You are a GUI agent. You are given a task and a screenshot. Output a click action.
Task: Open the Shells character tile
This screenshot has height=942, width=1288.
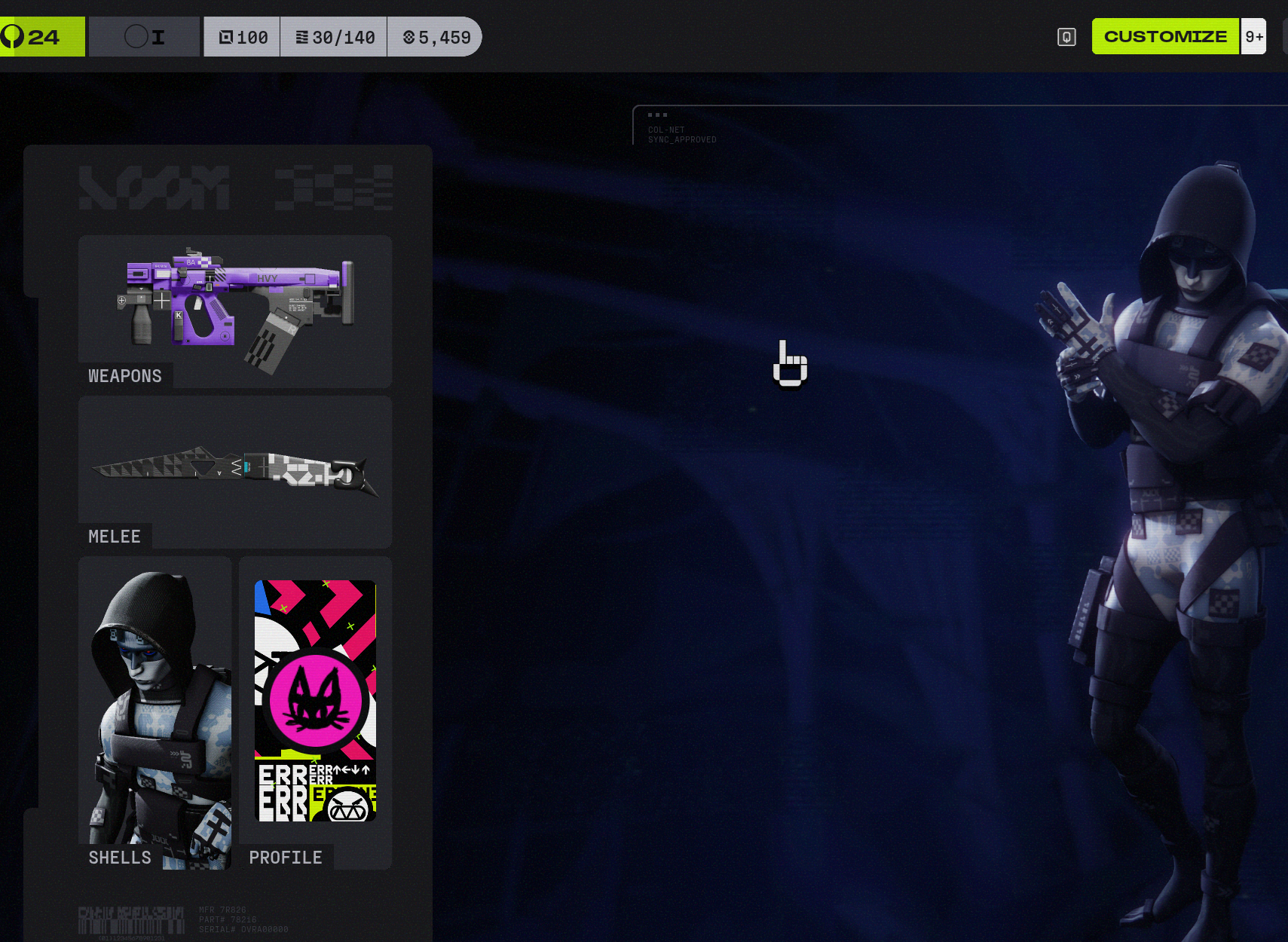154,712
